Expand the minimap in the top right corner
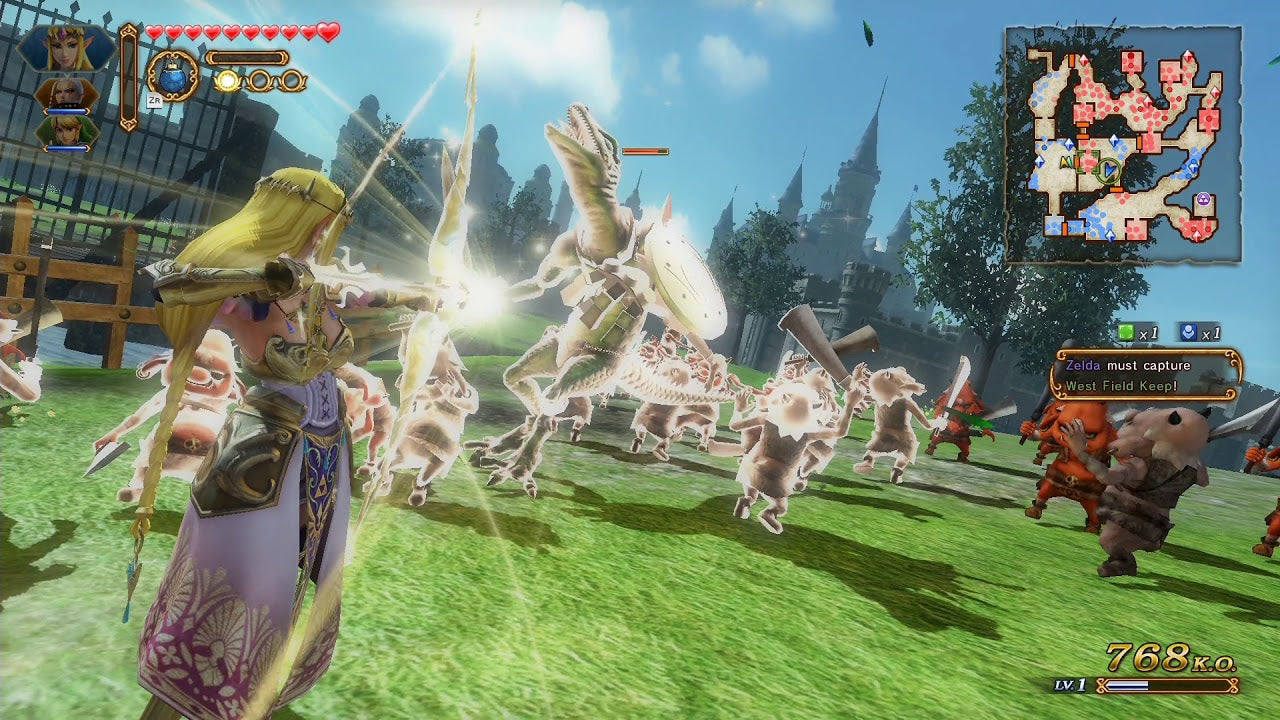This screenshot has width=1280, height=720. (1122, 140)
